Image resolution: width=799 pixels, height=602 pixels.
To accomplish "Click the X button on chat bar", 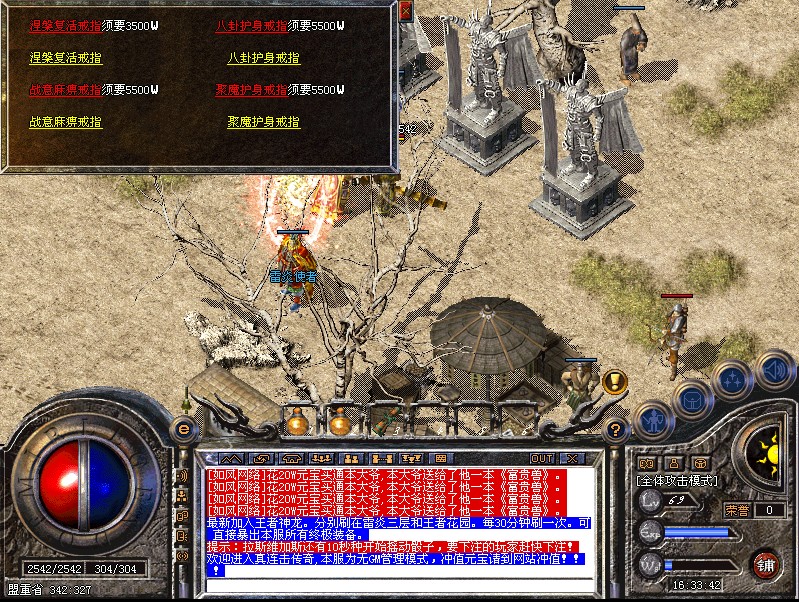I will pyautogui.click(x=571, y=458).
